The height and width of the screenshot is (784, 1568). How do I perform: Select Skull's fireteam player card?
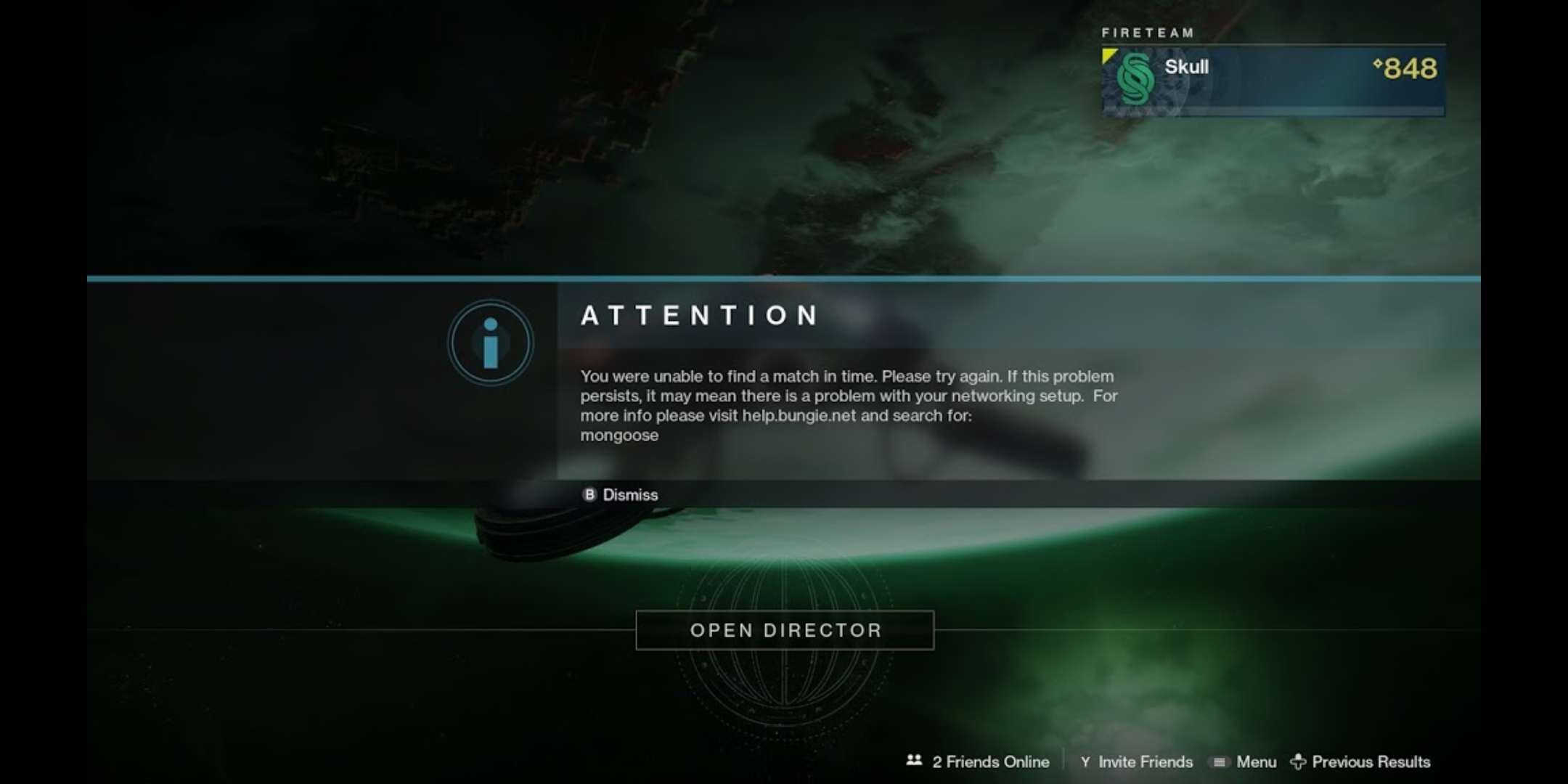[1273, 80]
